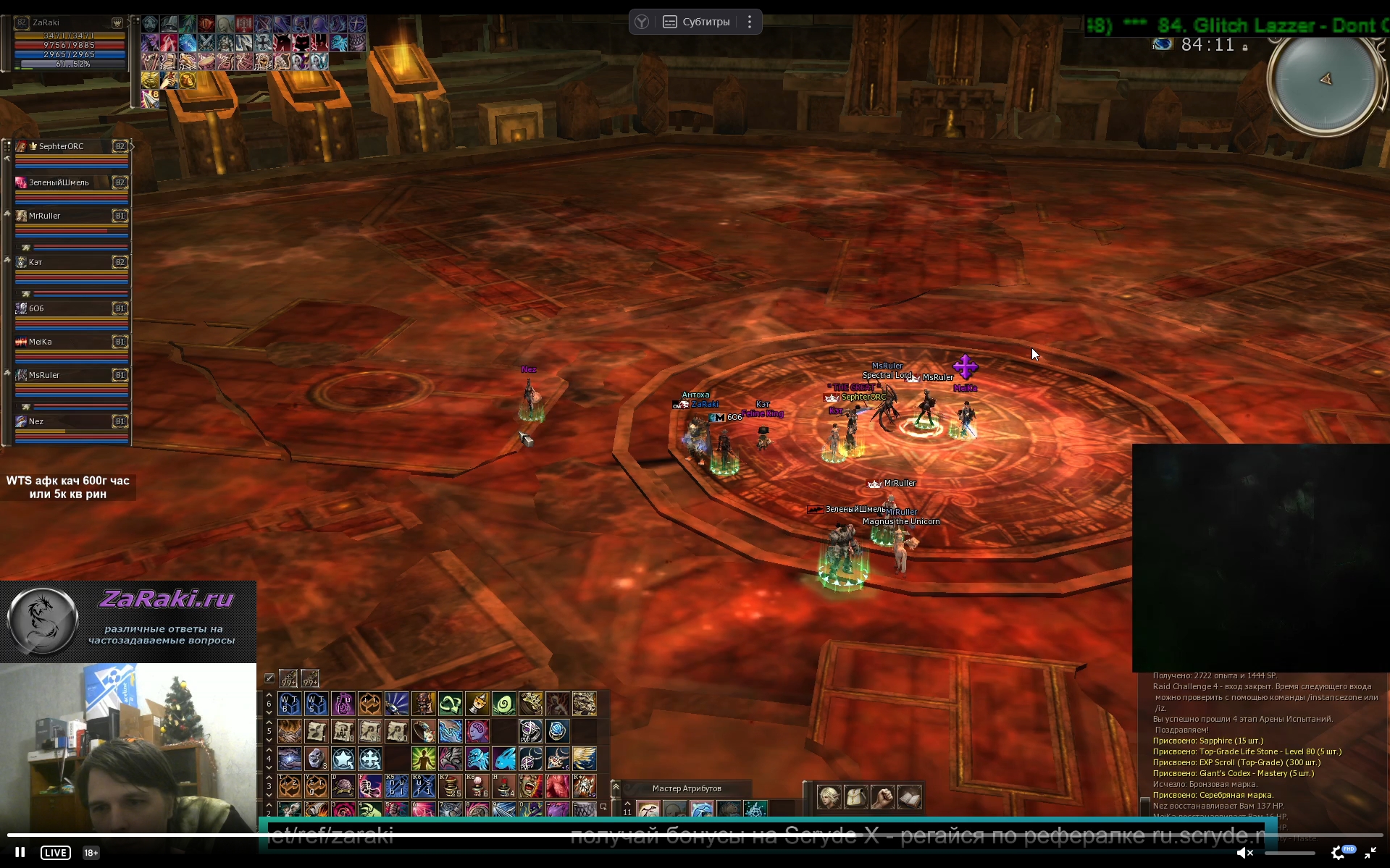Select party member SephterORC frame
1390x868 pixels.
click(71, 146)
